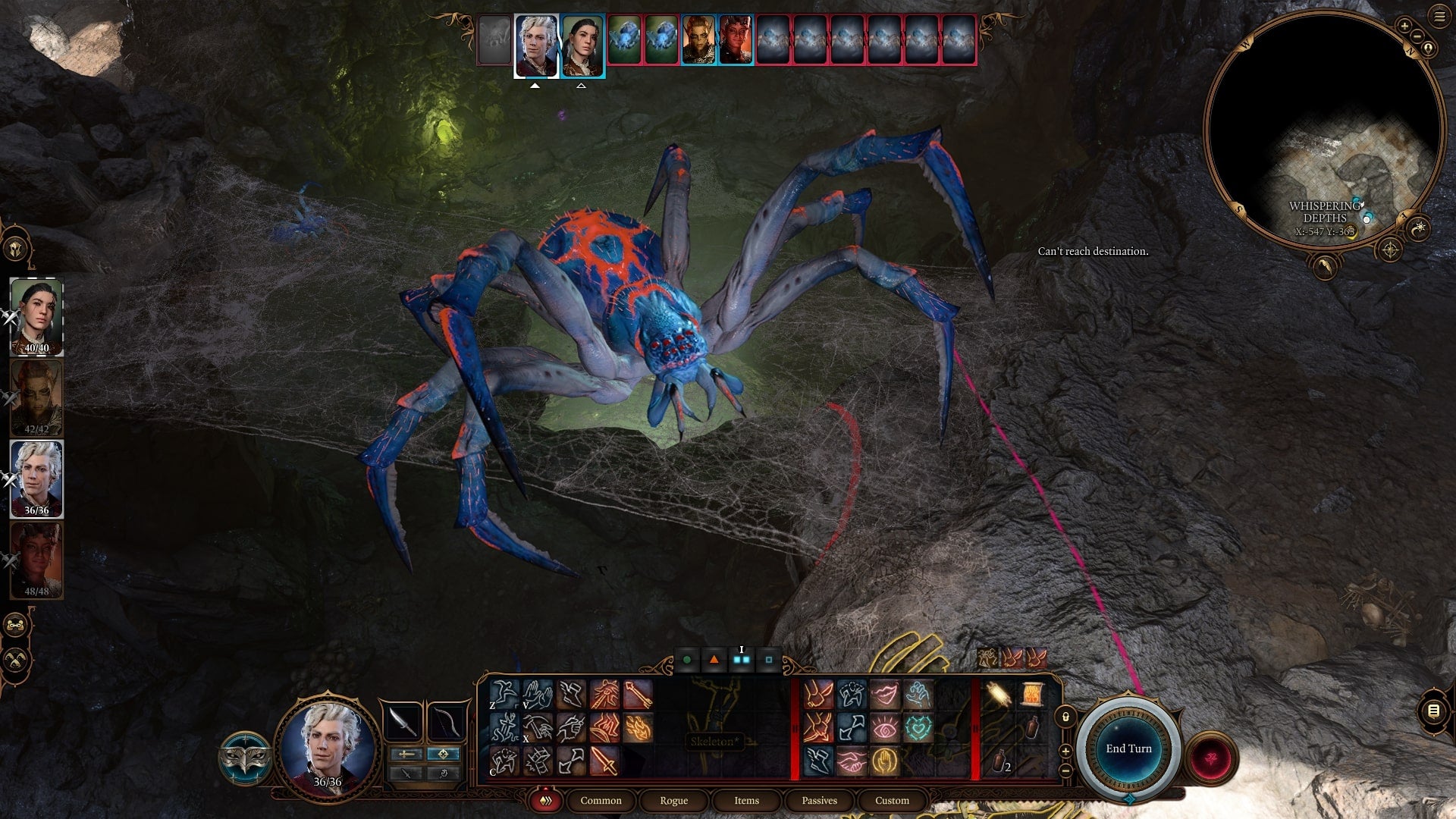Screen dimensions: 1456x819
Task: Switch to the Passives hotbar tab
Action: (x=819, y=800)
